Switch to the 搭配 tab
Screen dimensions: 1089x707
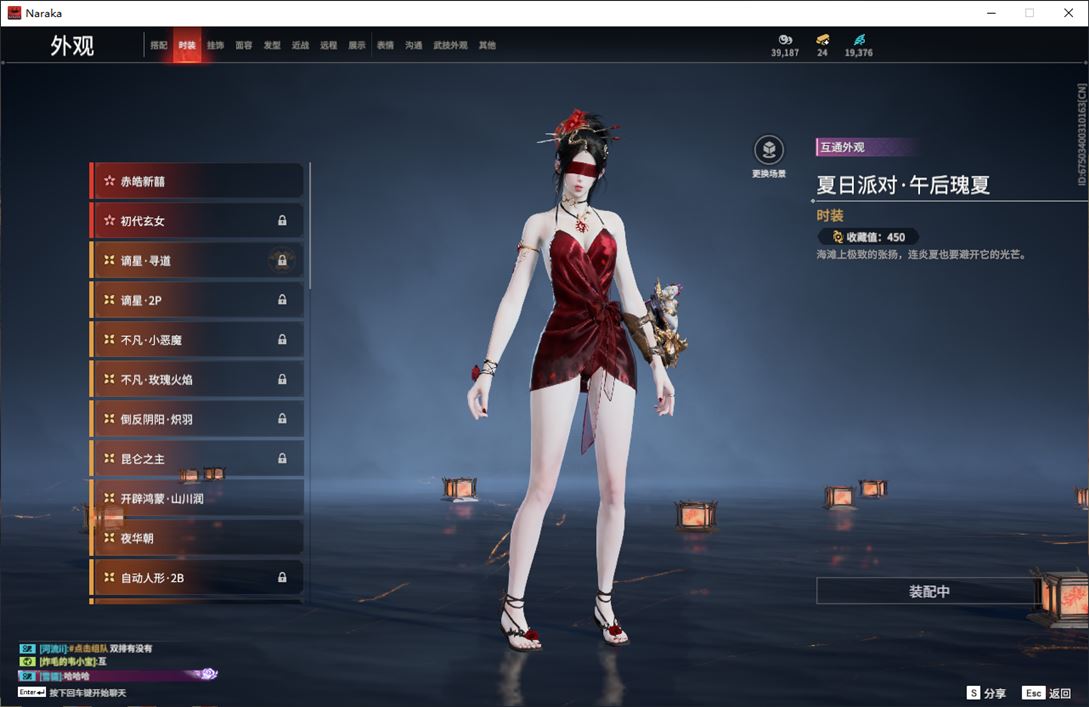(158, 46)
